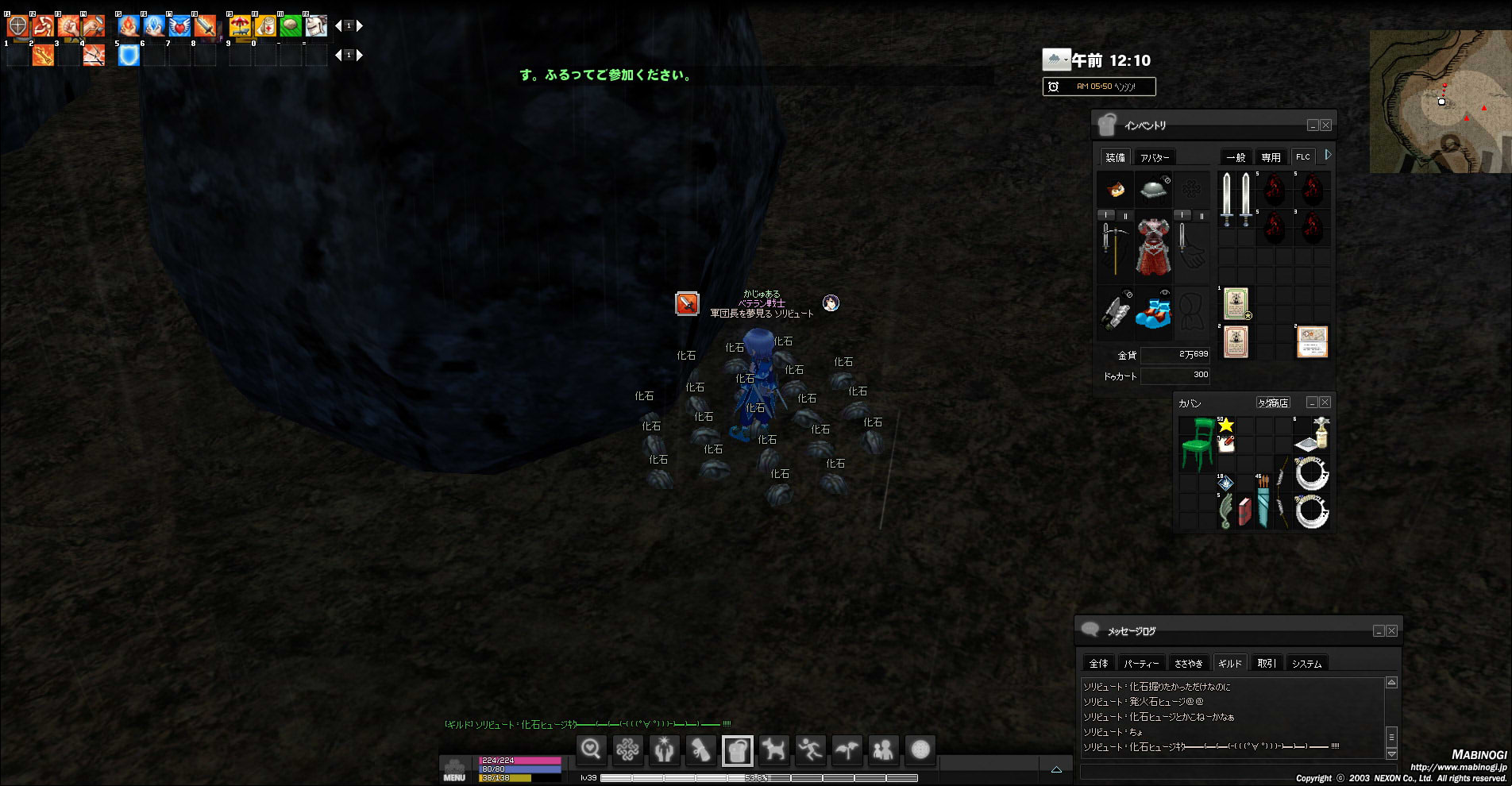Viewport: 1512px width, 786px height.
Task: Minimize the カバン bag window
Action: tap(1312, 403)
